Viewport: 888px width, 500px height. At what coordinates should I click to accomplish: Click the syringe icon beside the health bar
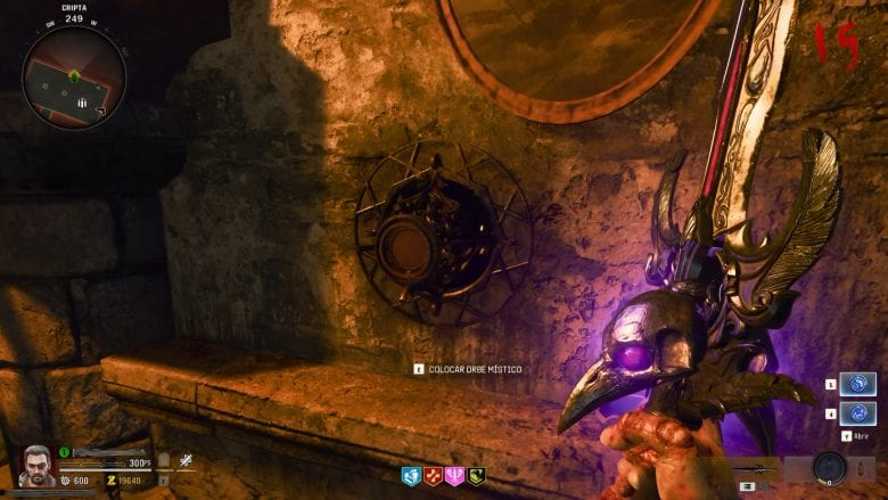coord(185,462)
